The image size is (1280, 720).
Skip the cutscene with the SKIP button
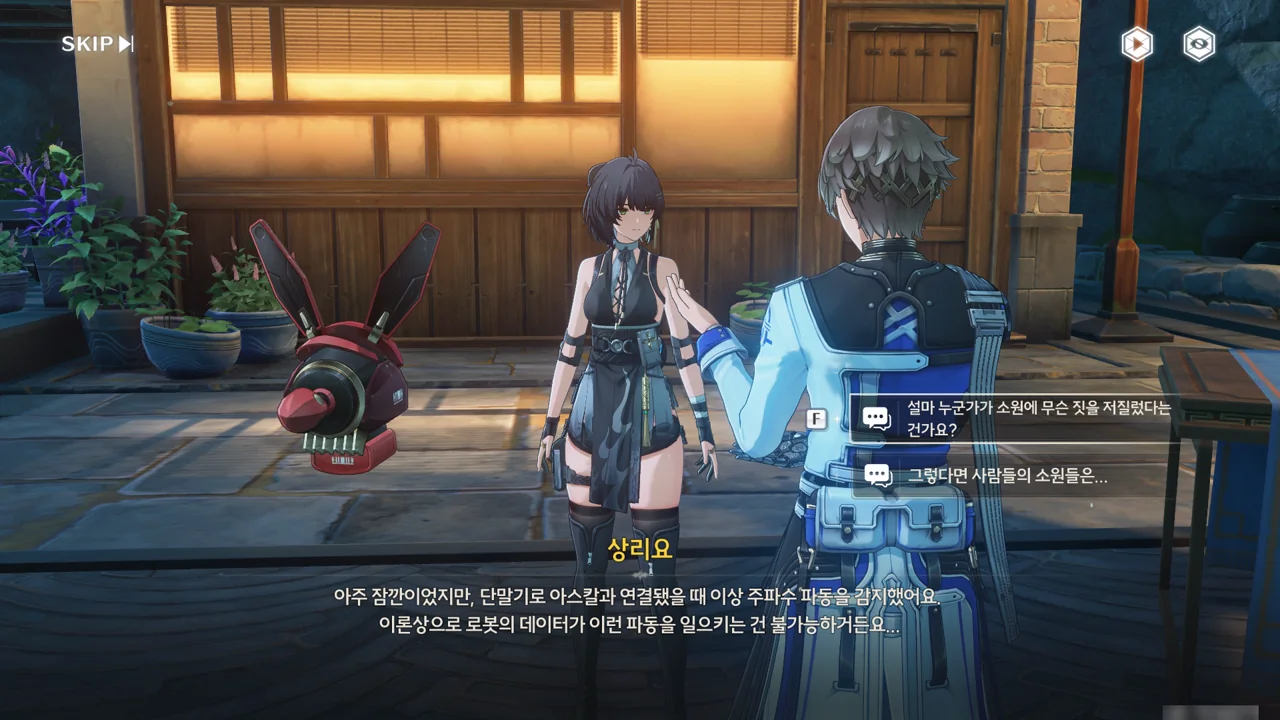[97, 44]
